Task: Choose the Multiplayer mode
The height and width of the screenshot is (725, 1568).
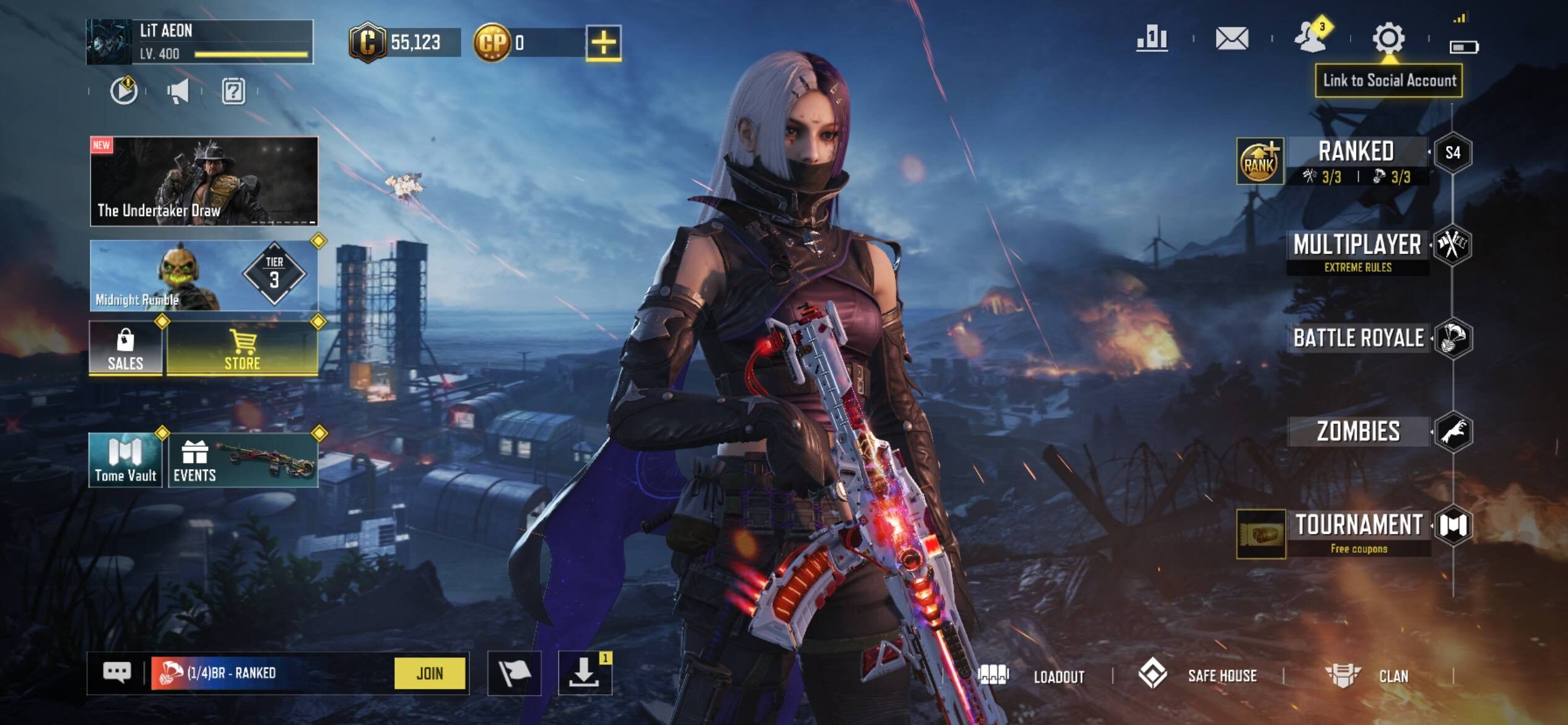Action: tap(1357, 249)
